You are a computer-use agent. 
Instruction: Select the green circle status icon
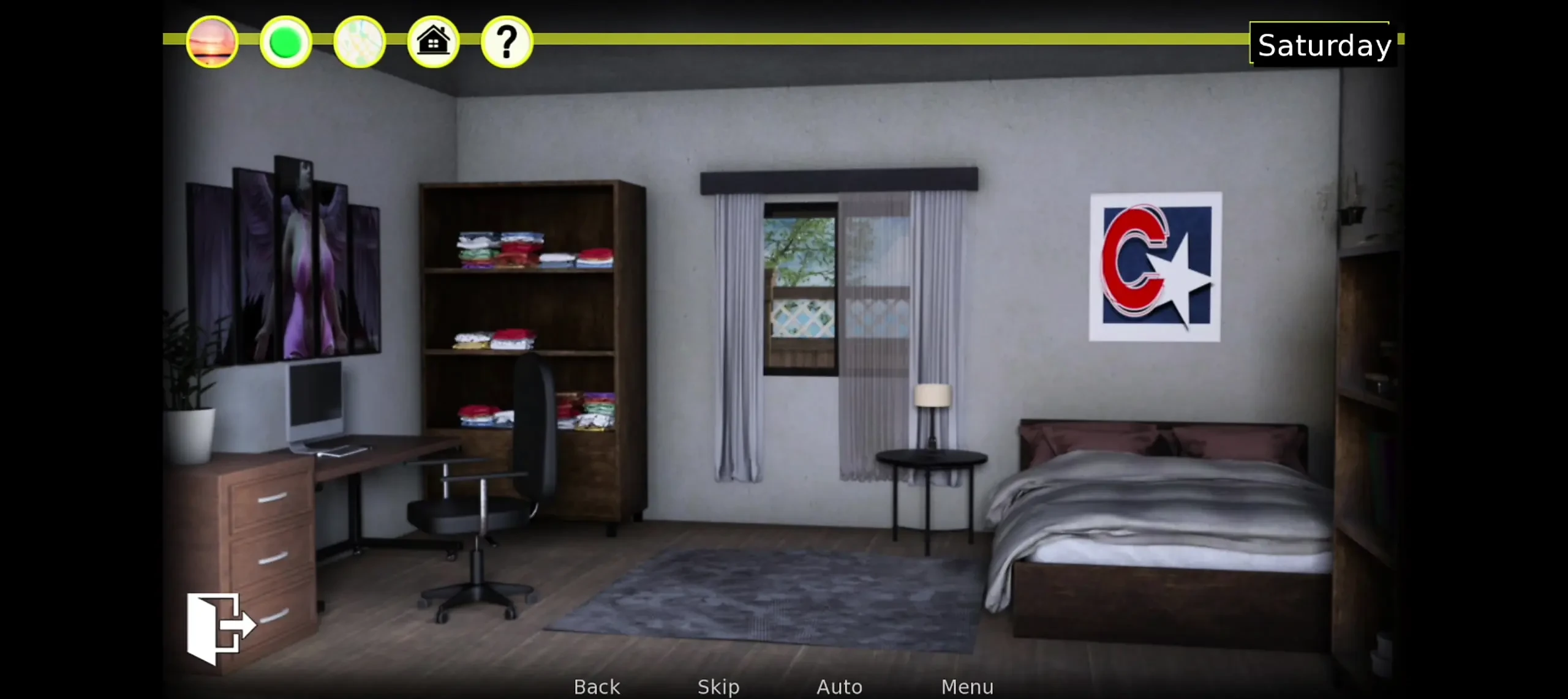click(285, 42)
